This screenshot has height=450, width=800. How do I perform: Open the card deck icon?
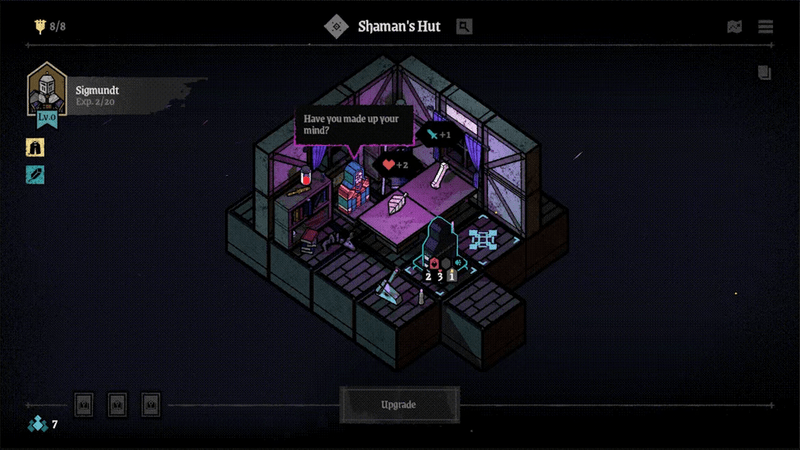point(765,72)
